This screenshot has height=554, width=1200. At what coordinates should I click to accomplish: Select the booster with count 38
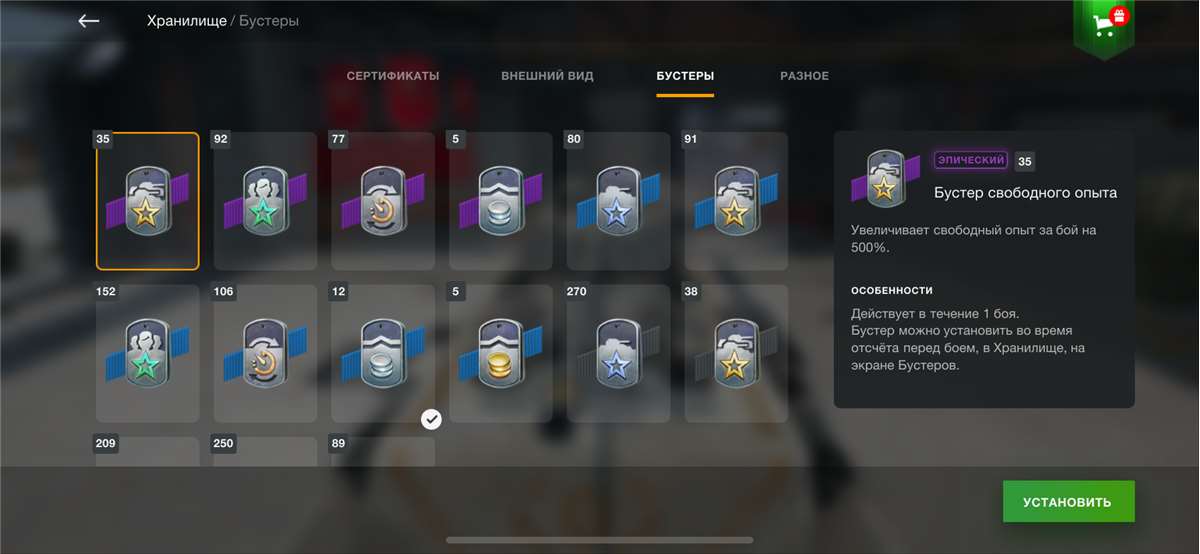click(736, 353)
